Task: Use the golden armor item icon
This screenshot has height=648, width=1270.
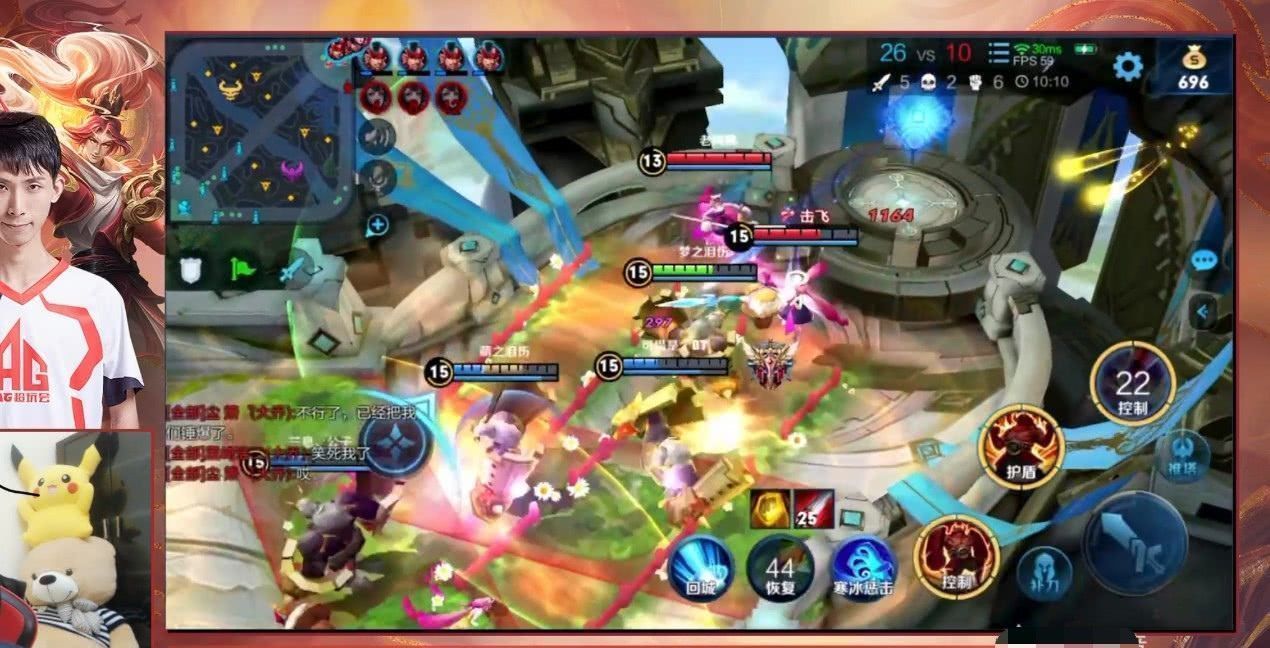Action: [x=767, y=509]
